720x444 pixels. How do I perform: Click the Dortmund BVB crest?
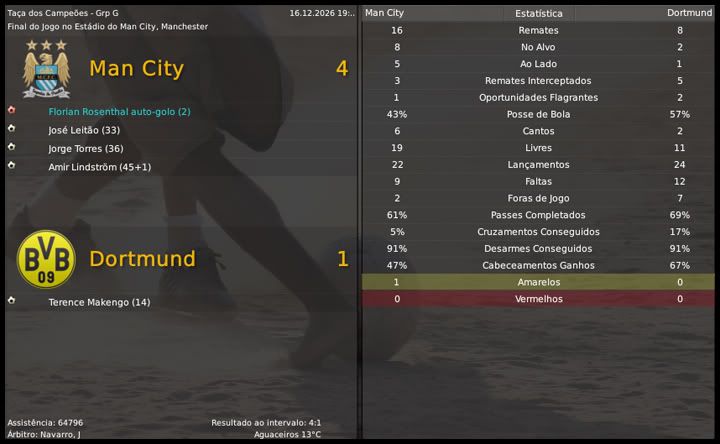click(46, 259)
